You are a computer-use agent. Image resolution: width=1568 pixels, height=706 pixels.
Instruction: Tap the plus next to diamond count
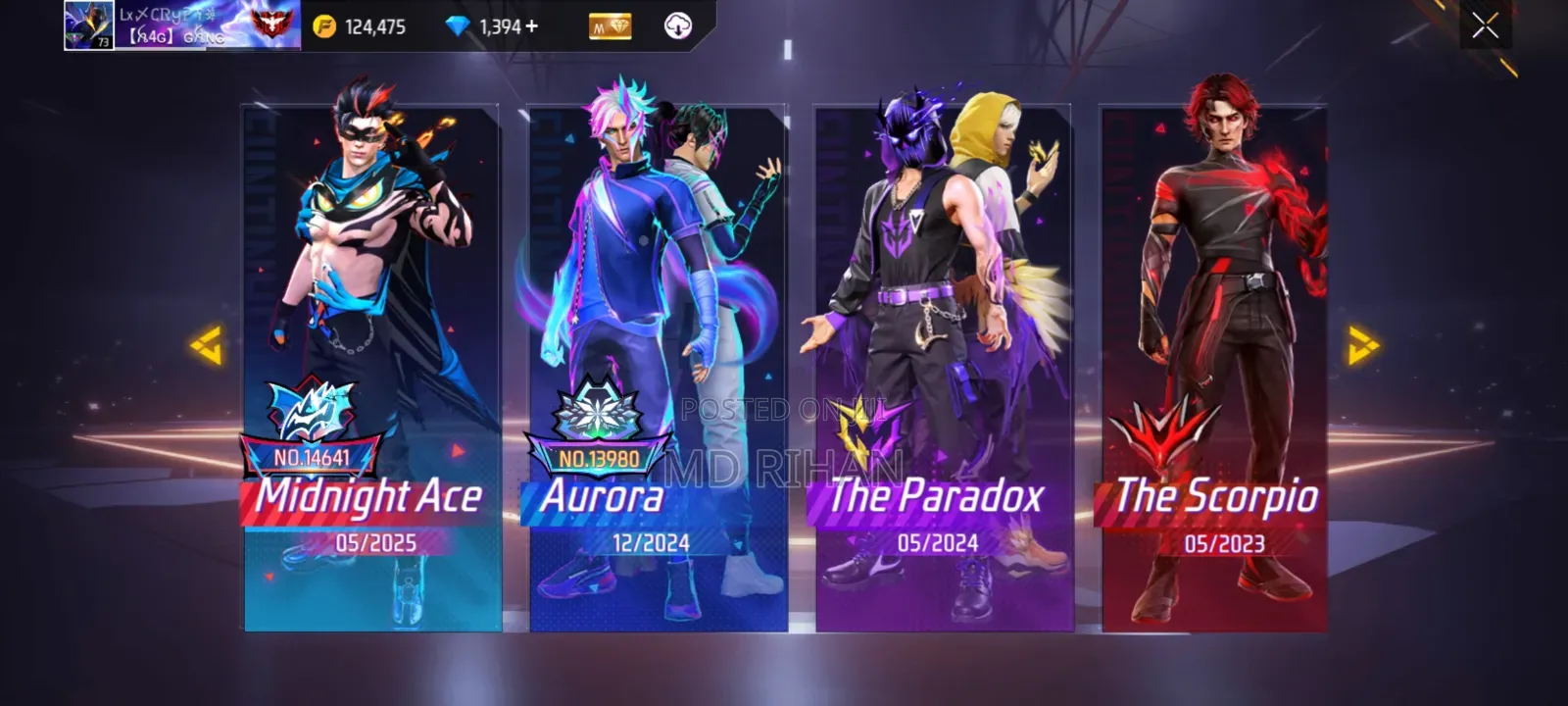coord(532,26)
